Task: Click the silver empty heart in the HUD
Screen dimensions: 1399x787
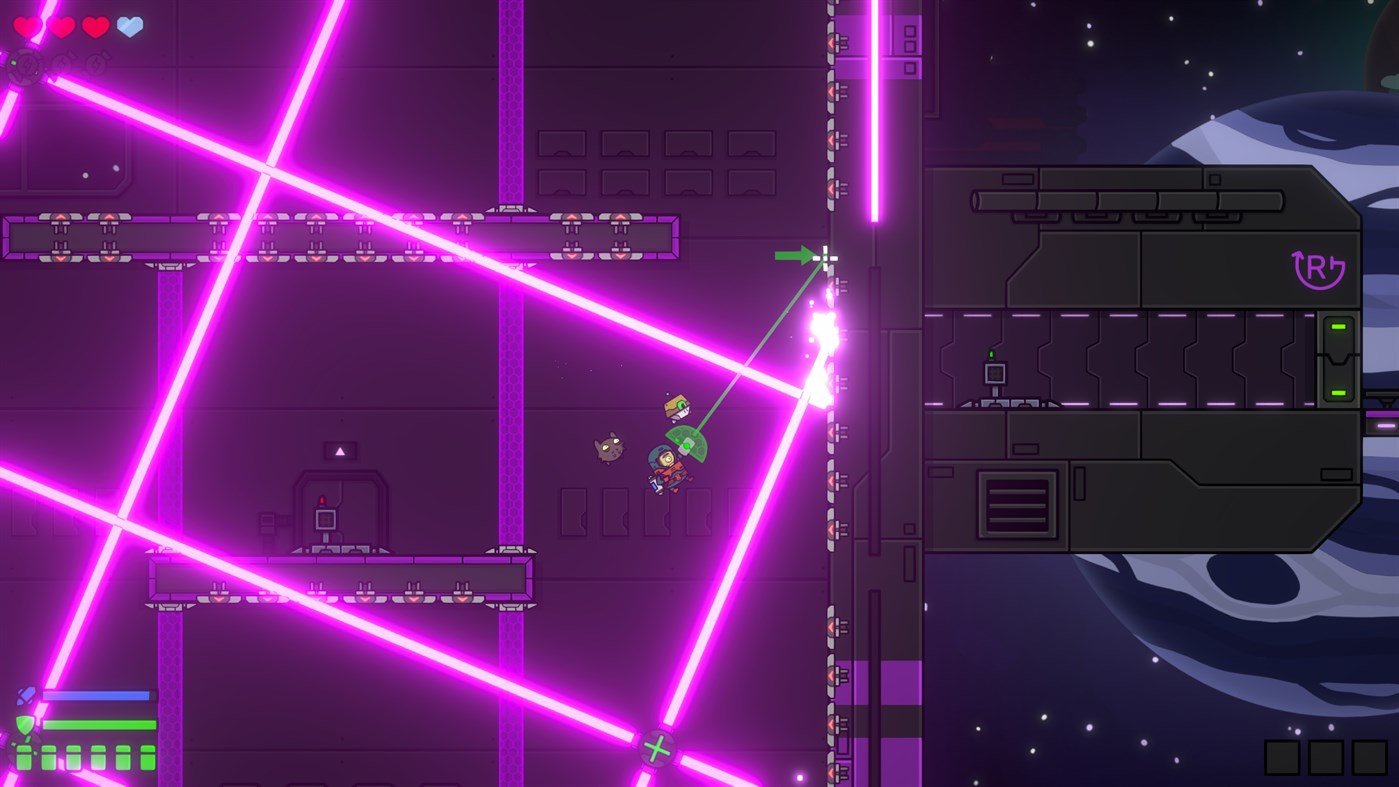Action: point(130,27)
